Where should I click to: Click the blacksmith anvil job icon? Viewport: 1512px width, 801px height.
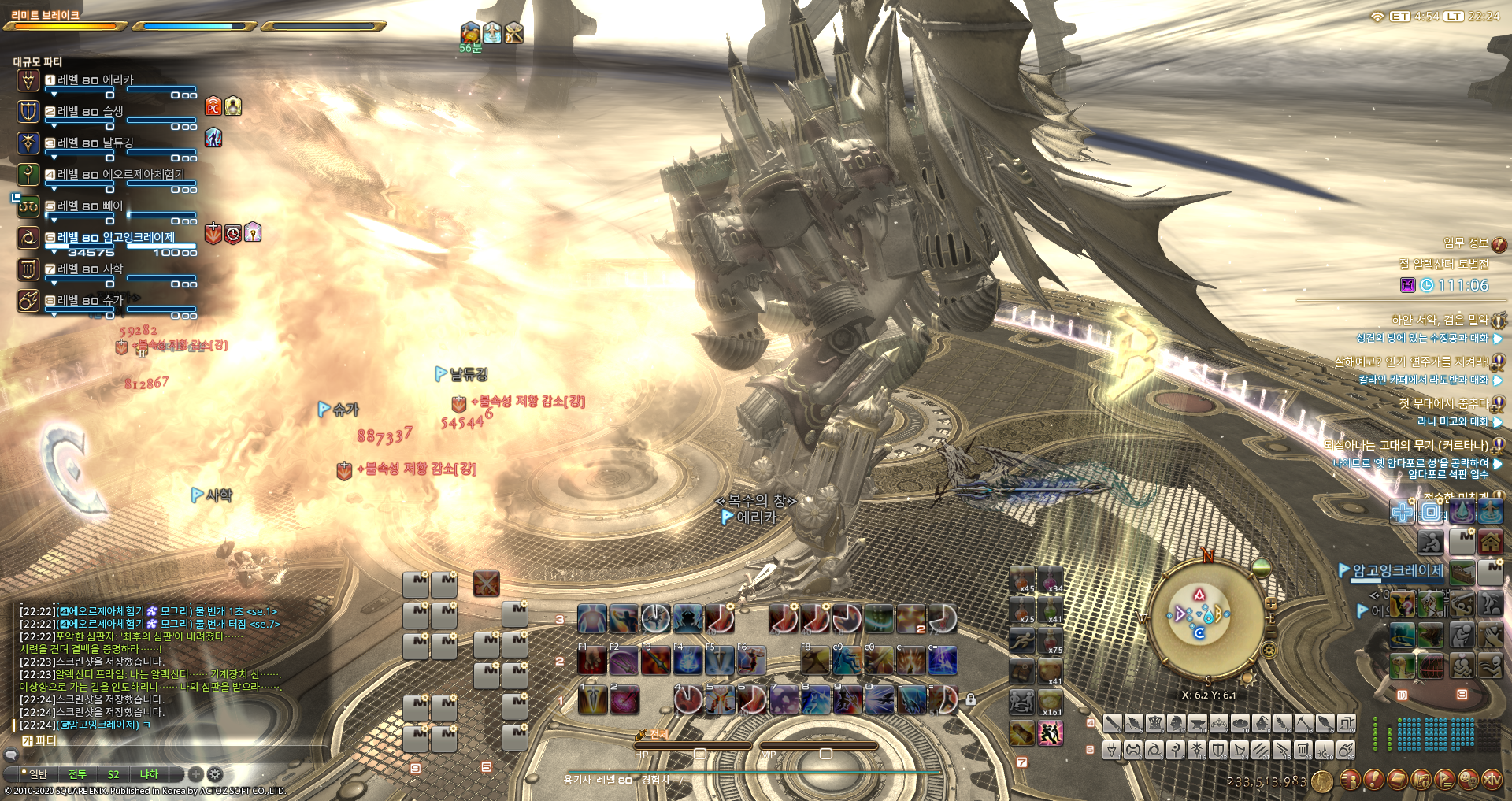[x=1197, y=723]
